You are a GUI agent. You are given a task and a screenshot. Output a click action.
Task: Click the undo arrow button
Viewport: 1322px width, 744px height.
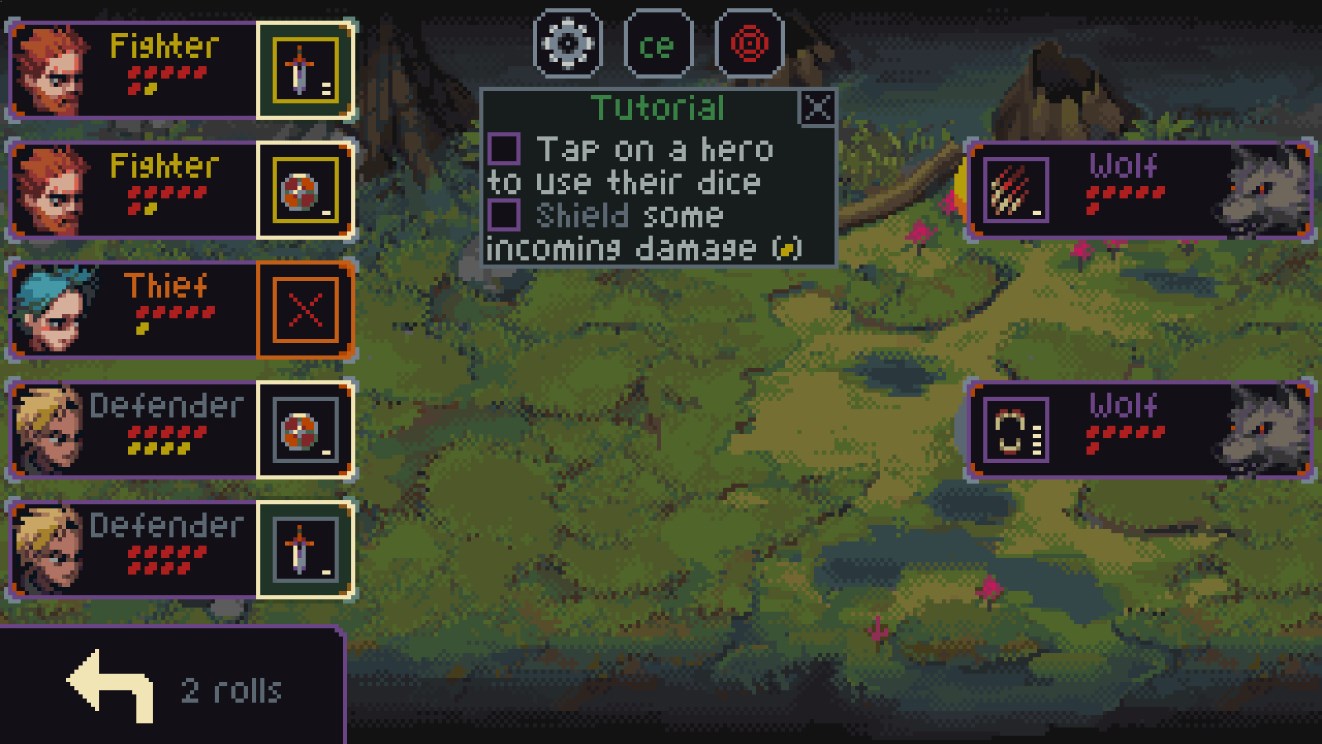pos(110,686)
